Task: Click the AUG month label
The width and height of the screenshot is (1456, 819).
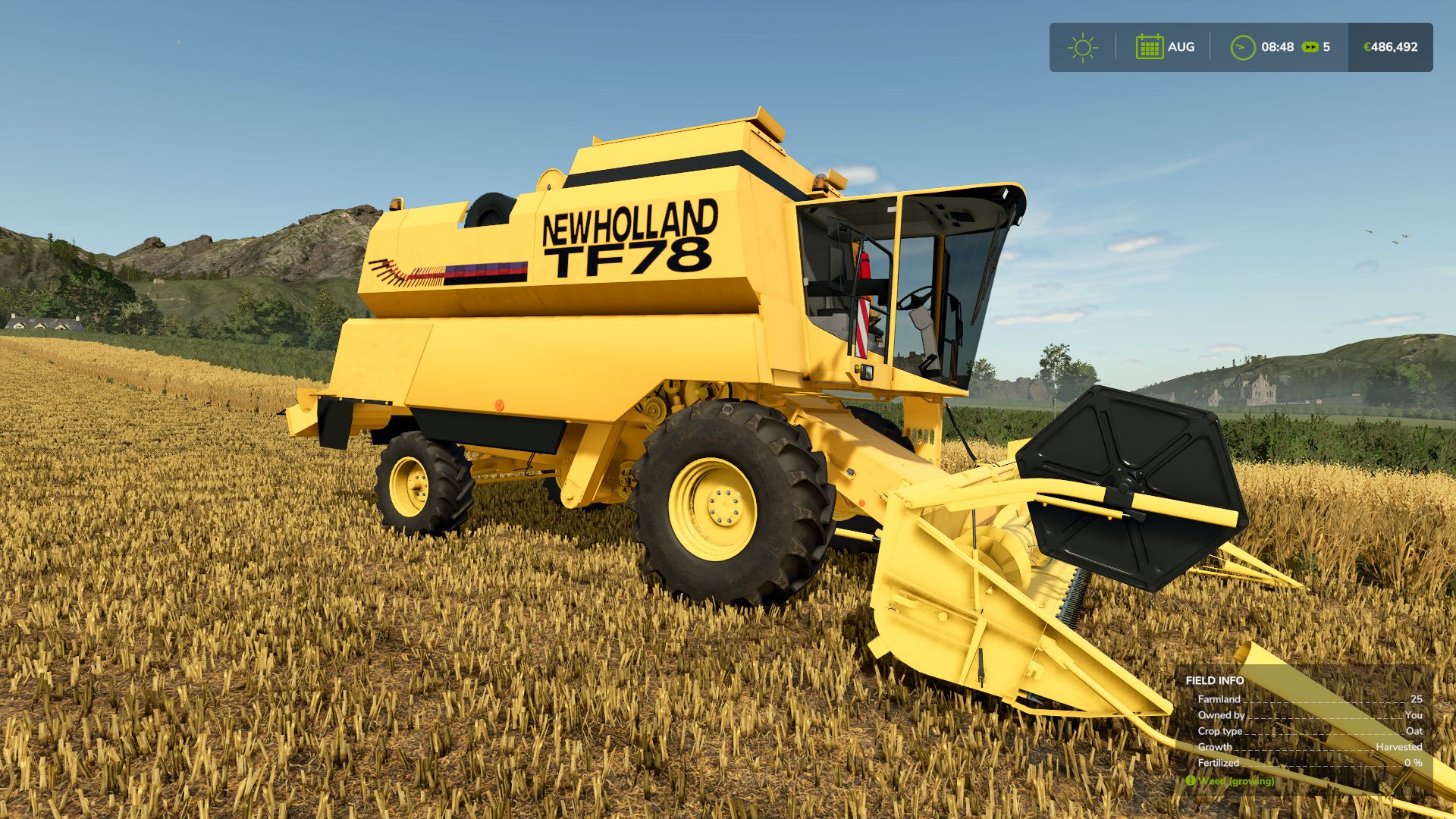Action: click(1182, 47)
